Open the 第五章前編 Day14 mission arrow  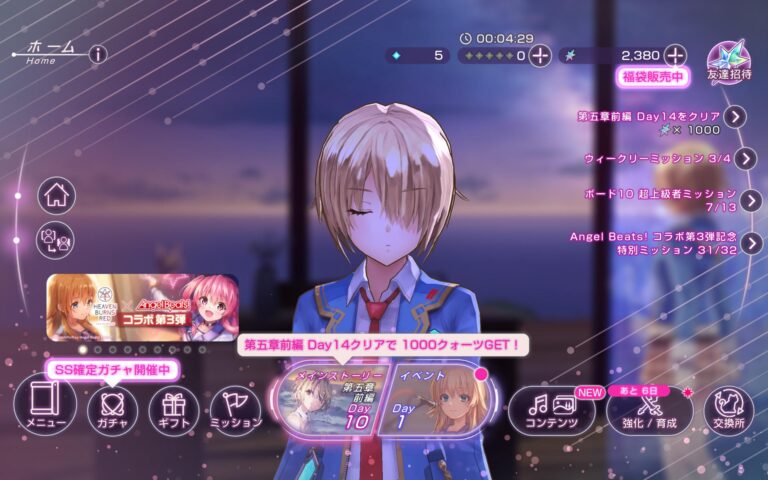[x=736, y=116]
